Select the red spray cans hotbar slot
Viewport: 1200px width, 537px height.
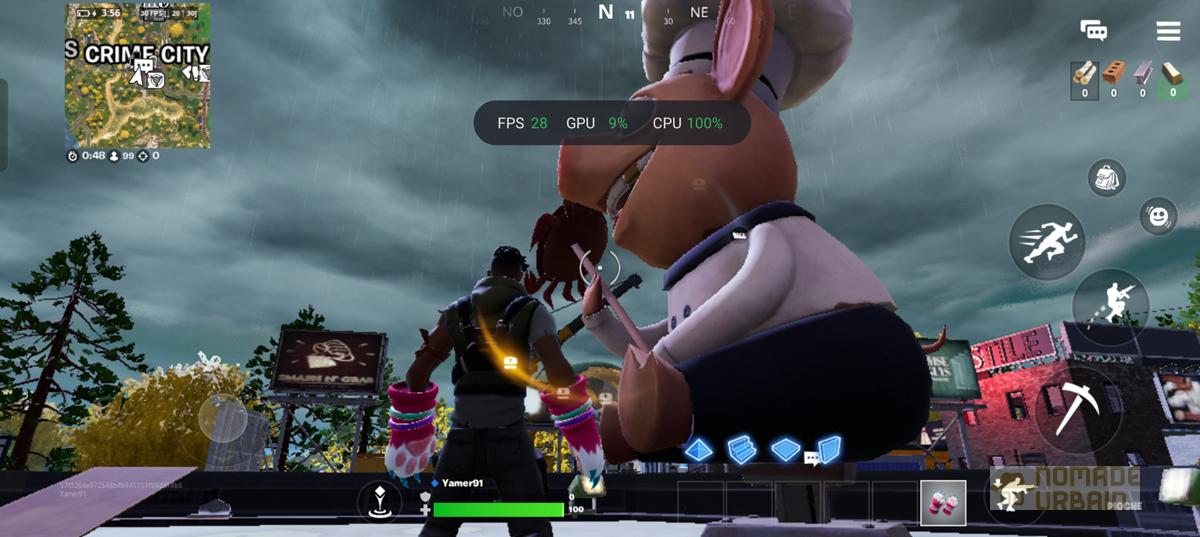click(x=943, y=502)
